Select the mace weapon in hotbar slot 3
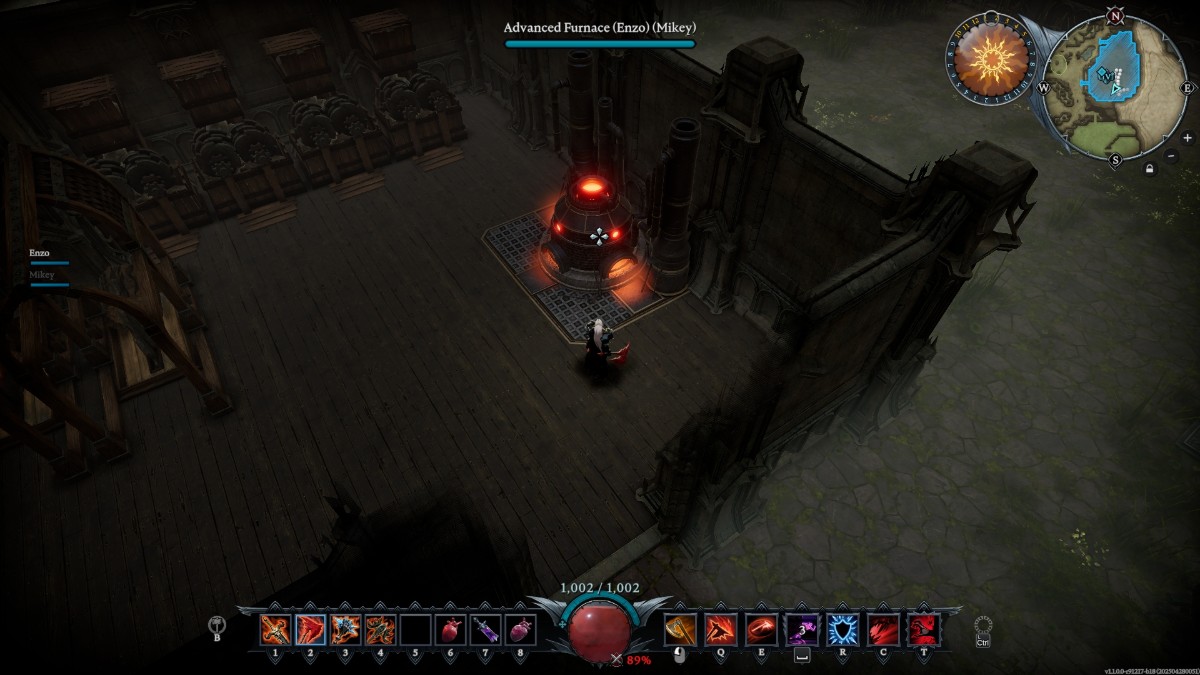Viewport: 1200px width, 675px height. tap(346, 629)
